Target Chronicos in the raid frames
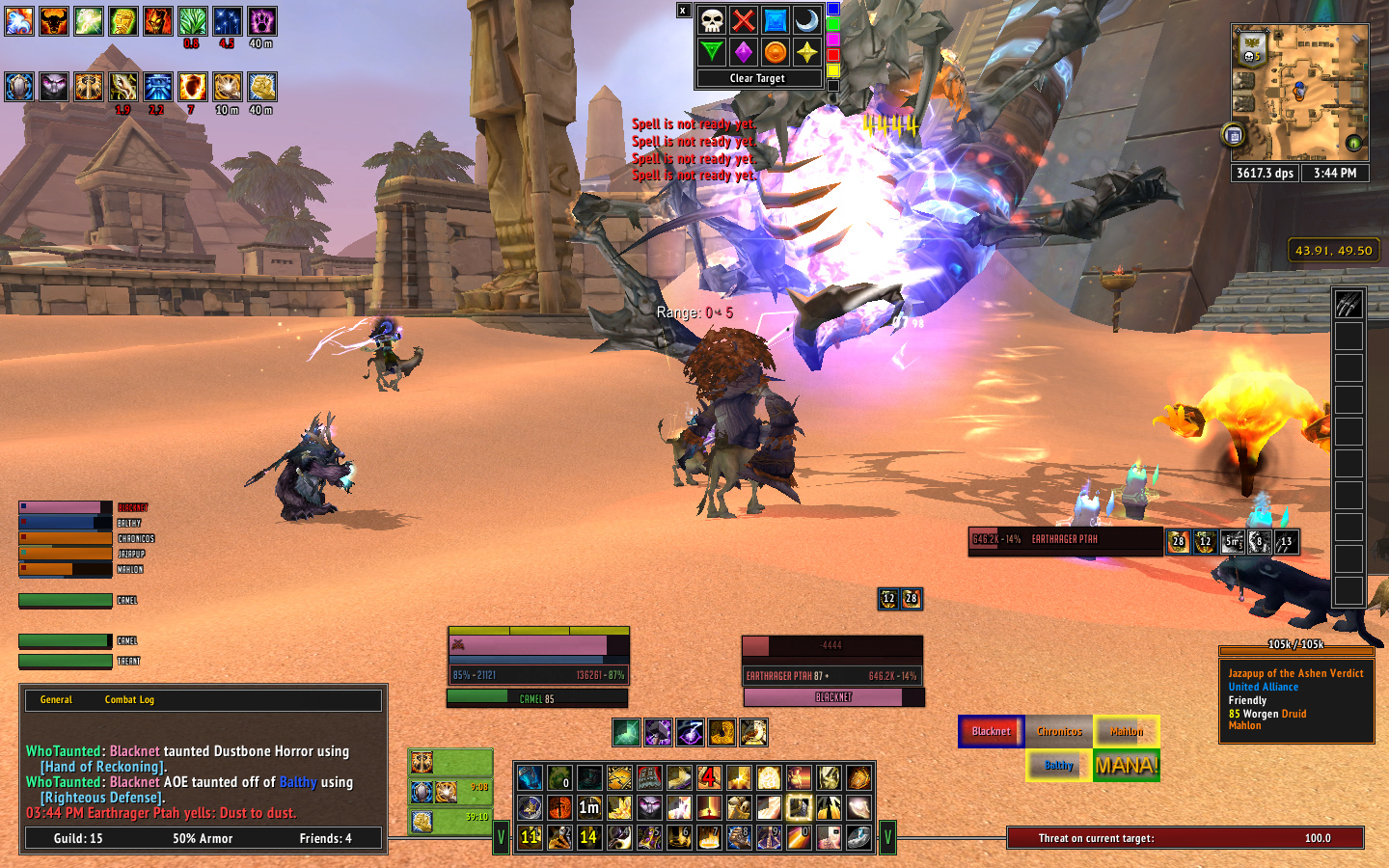This screenshot has height=868, width=1389. tap(1059, 731)
